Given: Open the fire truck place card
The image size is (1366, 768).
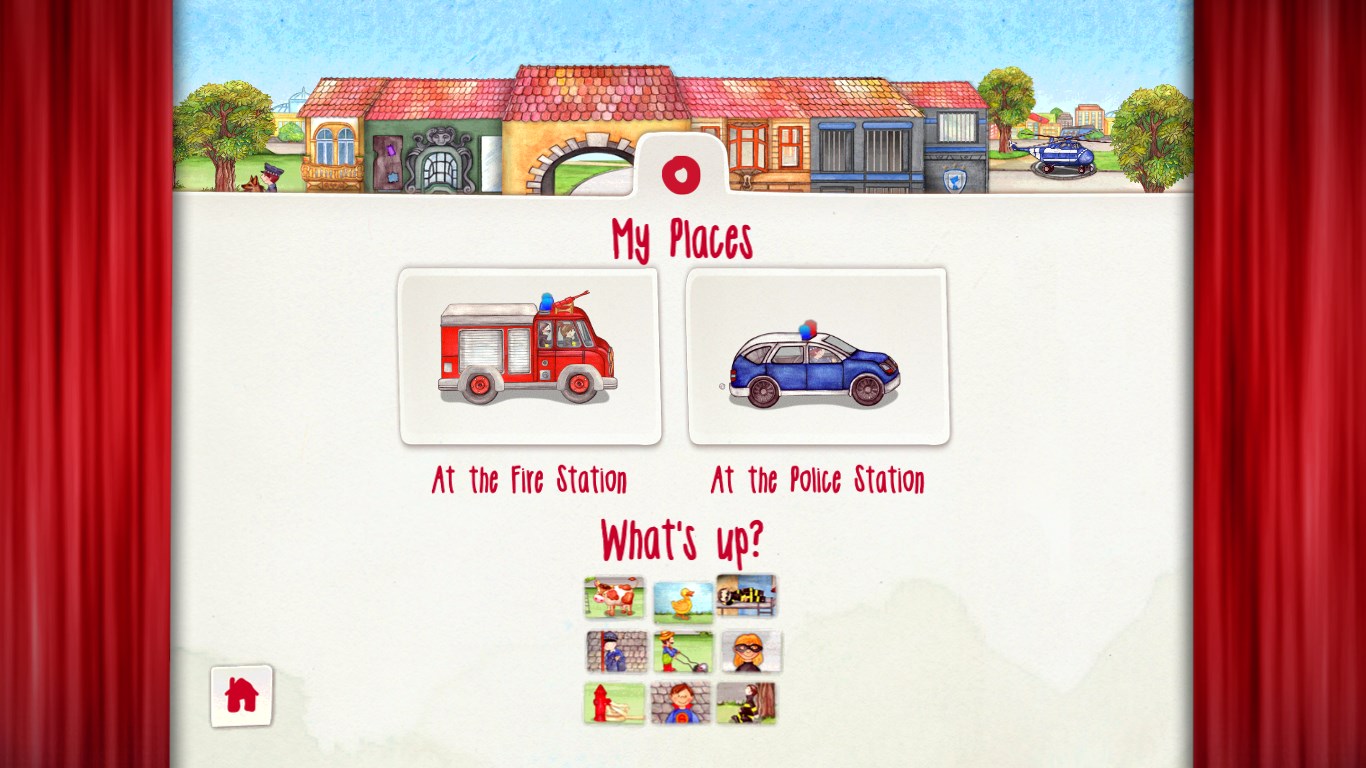Looking at the screenshot, I should [529, 356].
